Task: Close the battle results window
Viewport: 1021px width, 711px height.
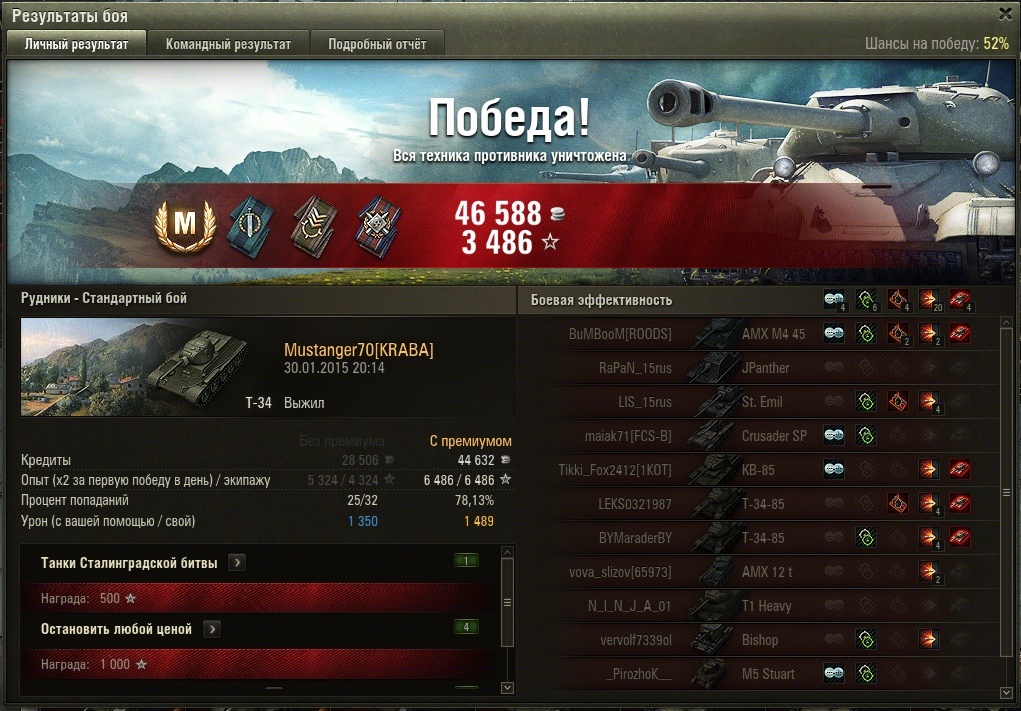Action: (x=1005, y=14)
